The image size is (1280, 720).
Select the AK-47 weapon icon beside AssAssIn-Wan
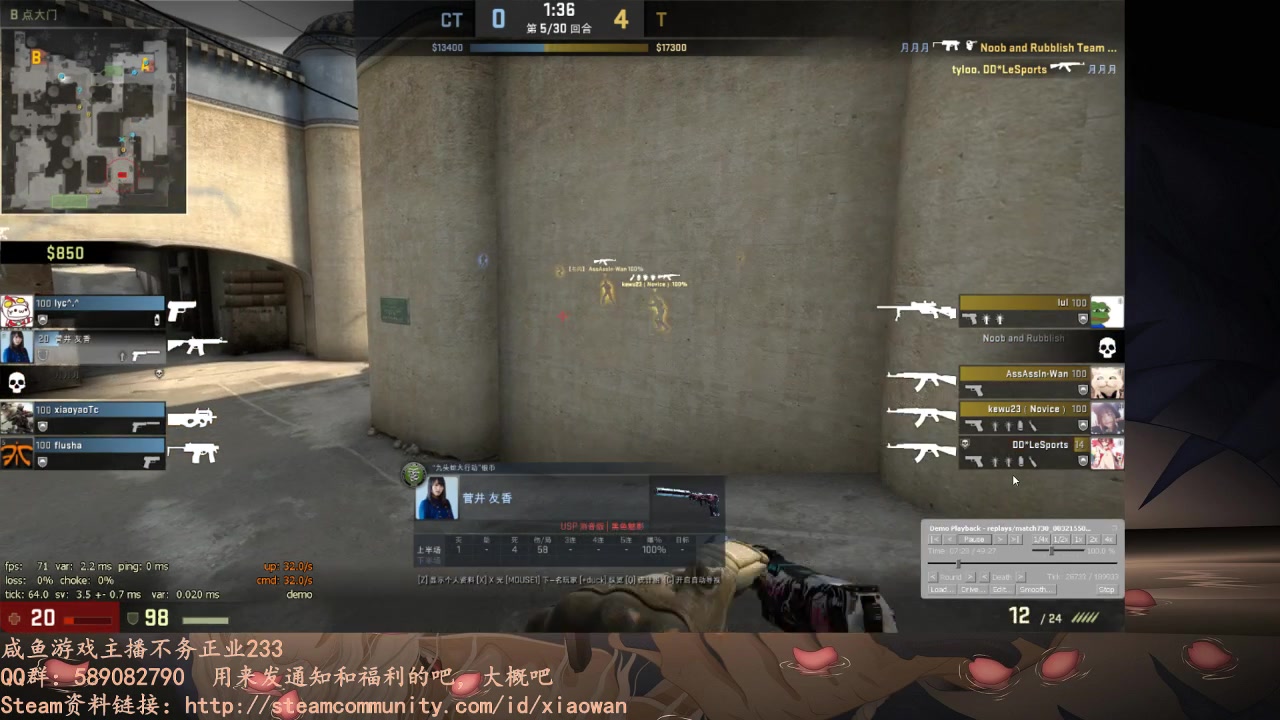pyautogui.click(x=920, y=381)
